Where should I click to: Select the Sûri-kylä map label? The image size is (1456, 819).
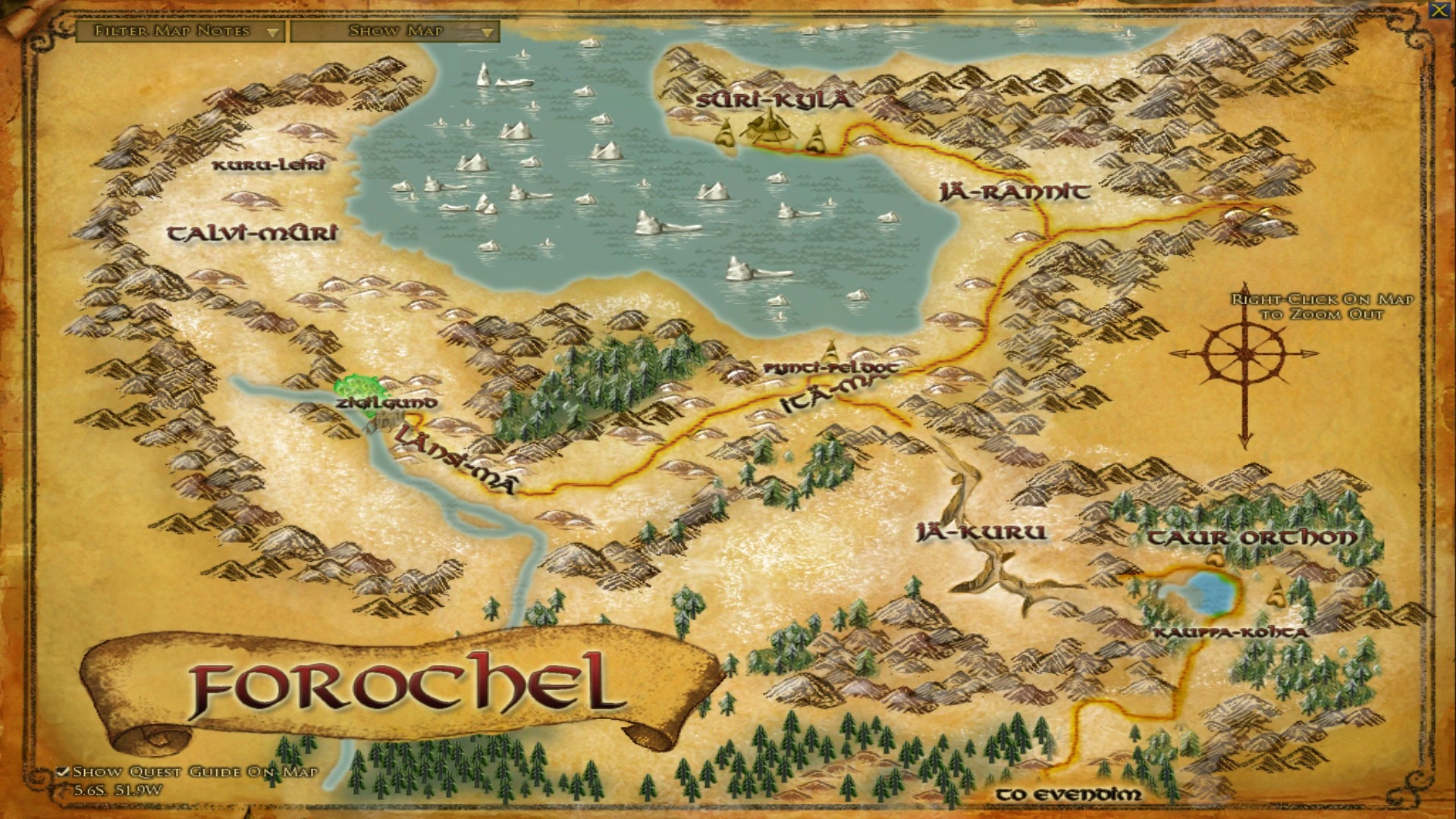point(773,99)
